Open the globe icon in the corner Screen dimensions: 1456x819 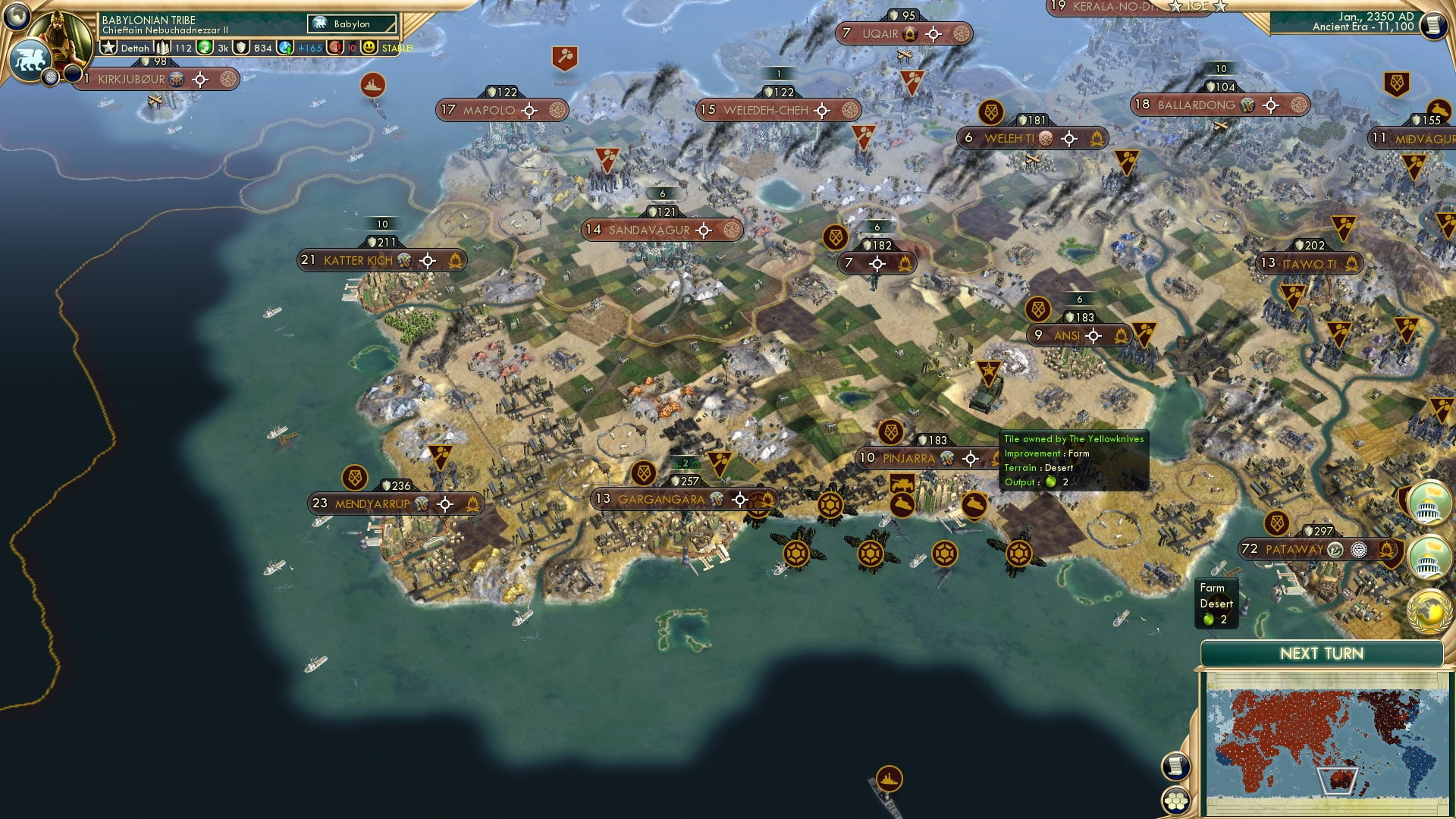(16, 14)
